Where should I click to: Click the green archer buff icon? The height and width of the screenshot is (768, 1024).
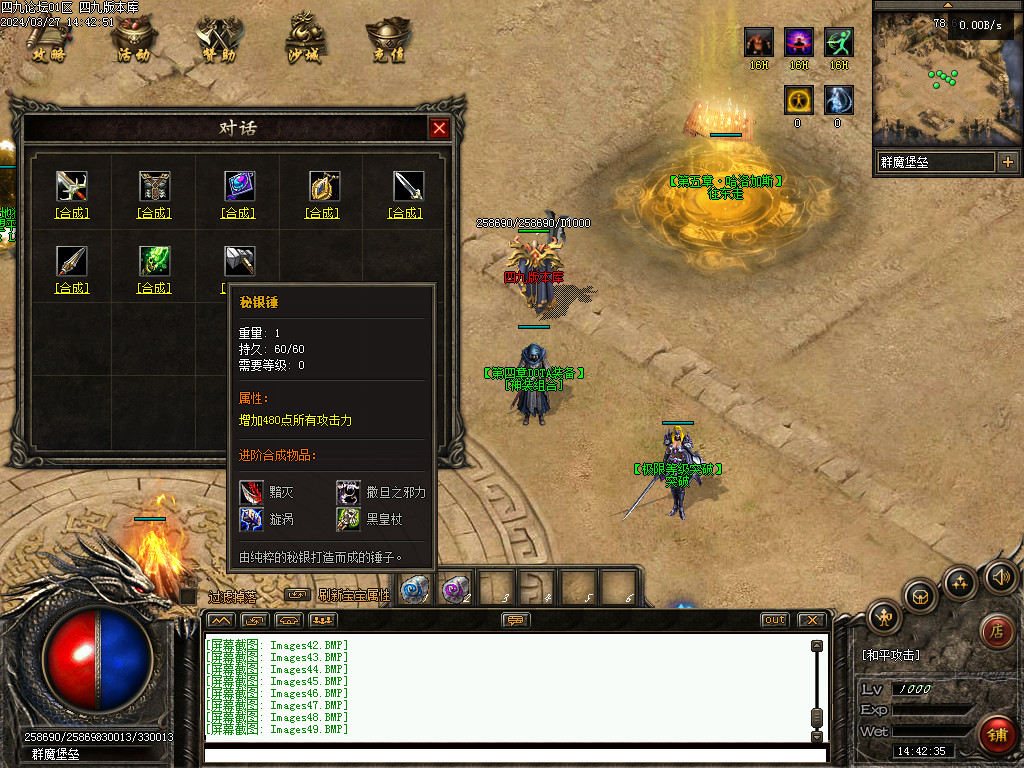point(838,42)
